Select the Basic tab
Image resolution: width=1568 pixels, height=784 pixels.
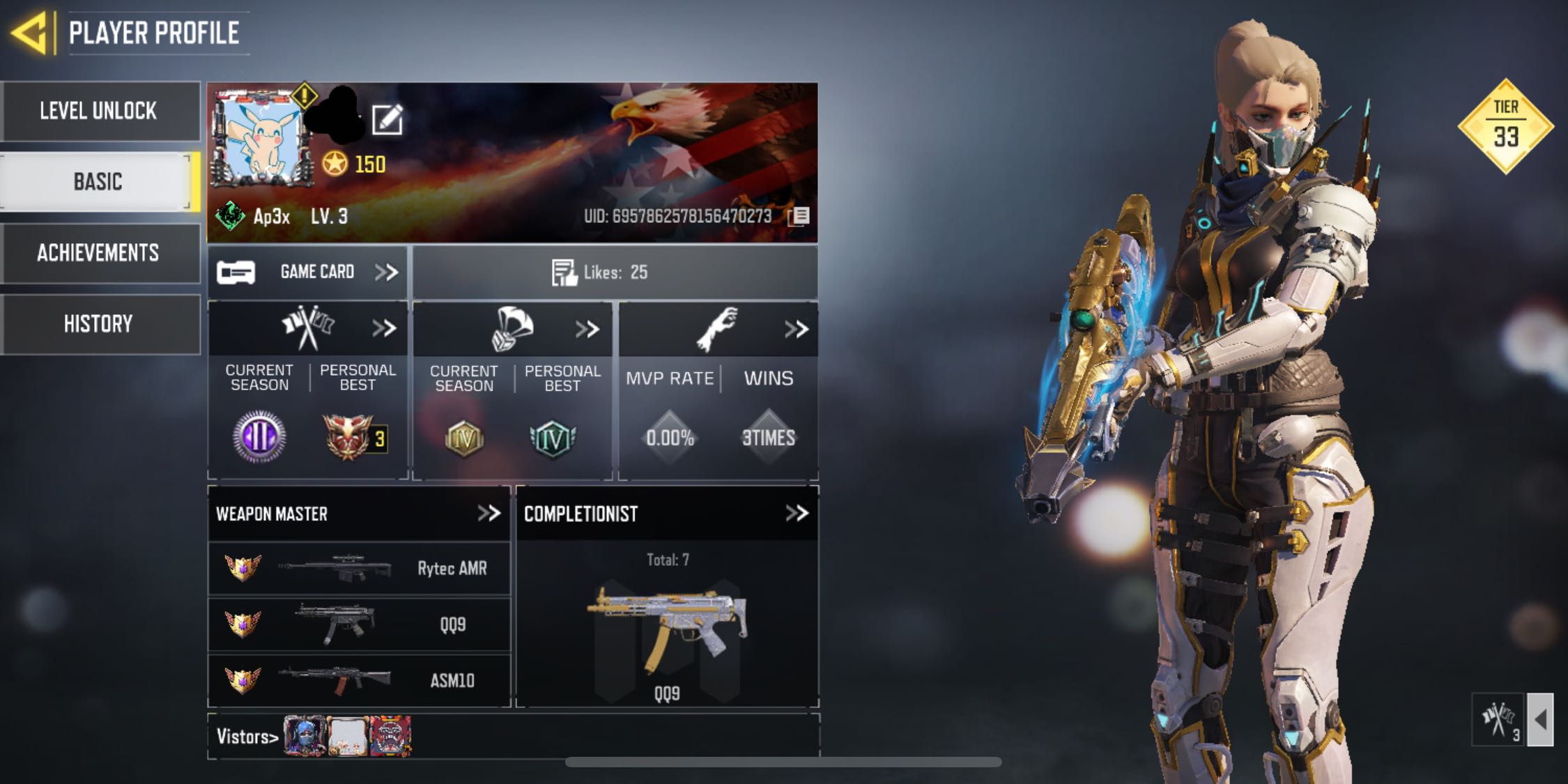click(x=98, y=182)
